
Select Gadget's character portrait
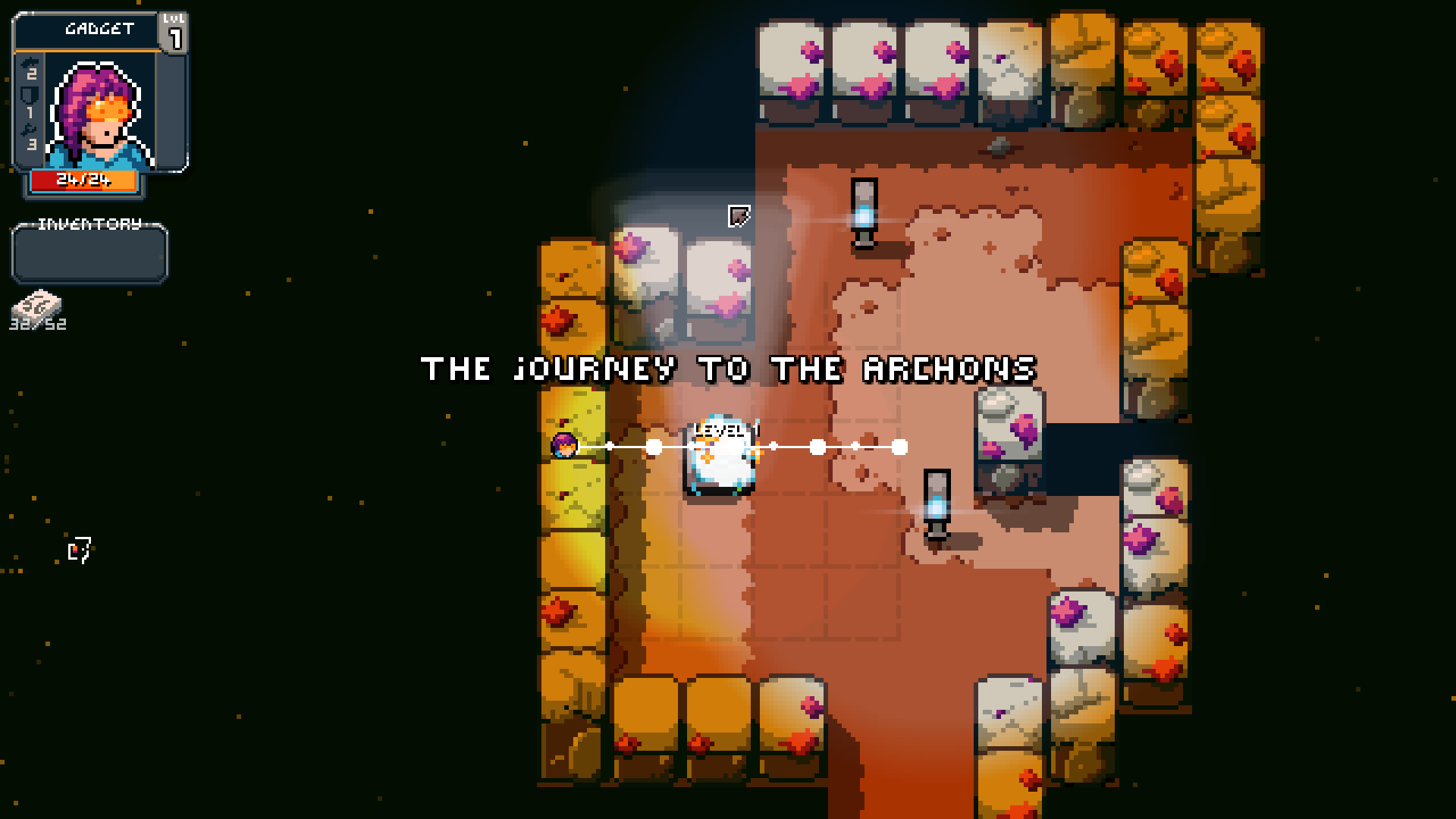click(99, 114)
